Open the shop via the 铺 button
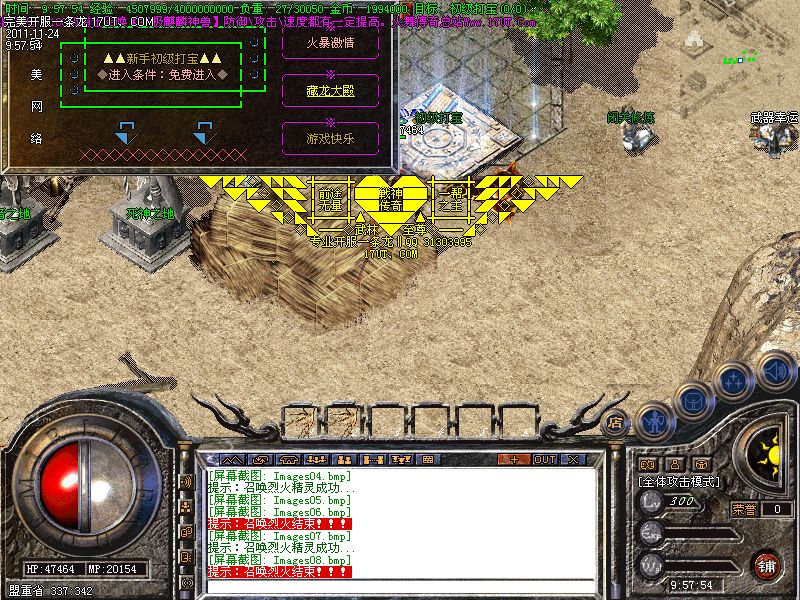Screen dimensions: 800x600 point(766,563)
